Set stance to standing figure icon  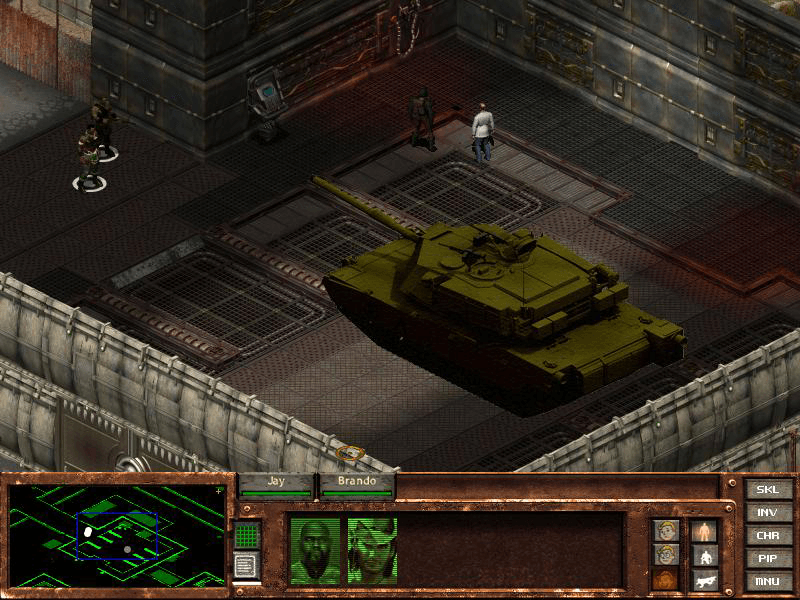pos(706,530)
